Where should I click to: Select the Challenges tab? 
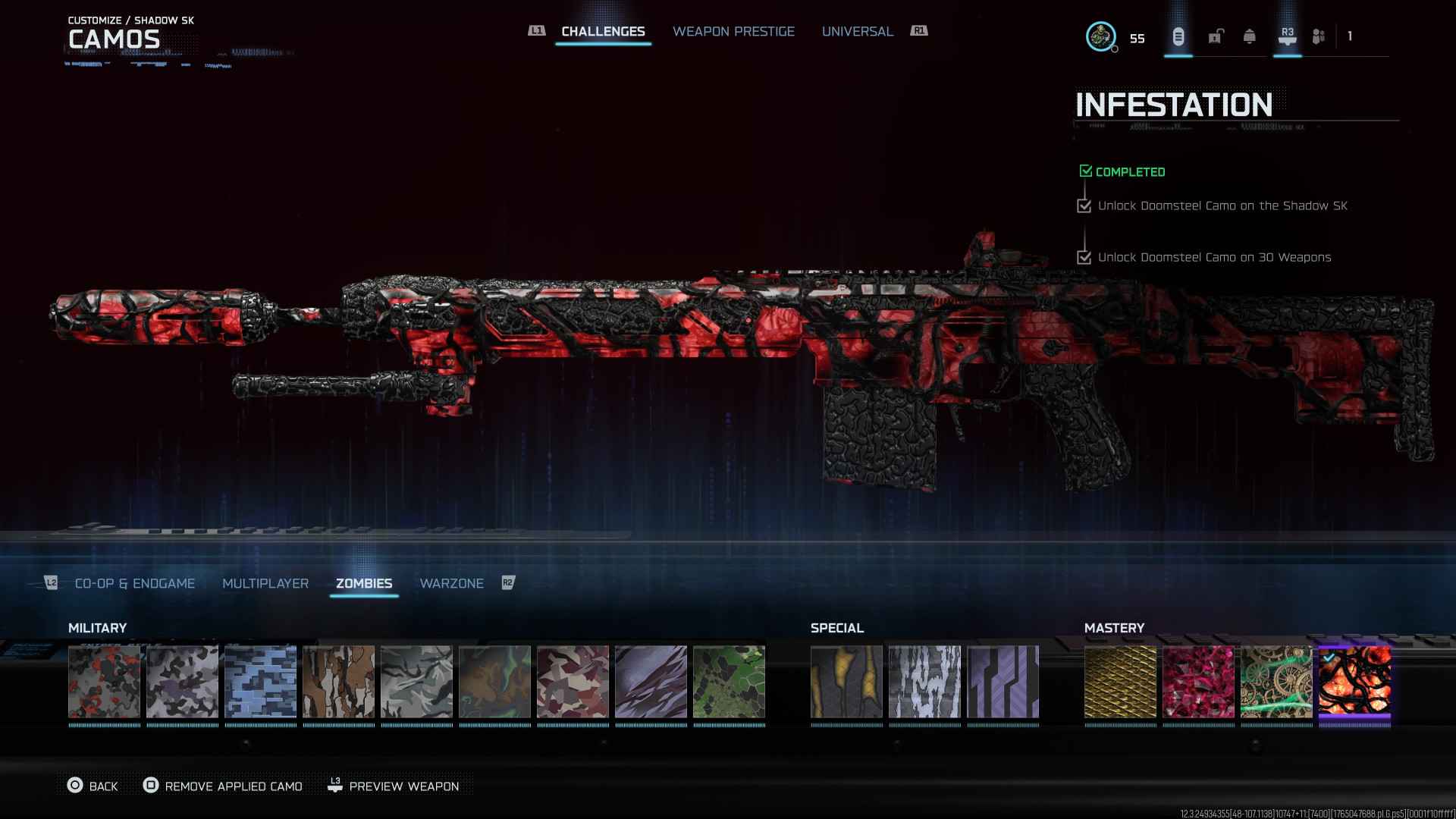603,31
